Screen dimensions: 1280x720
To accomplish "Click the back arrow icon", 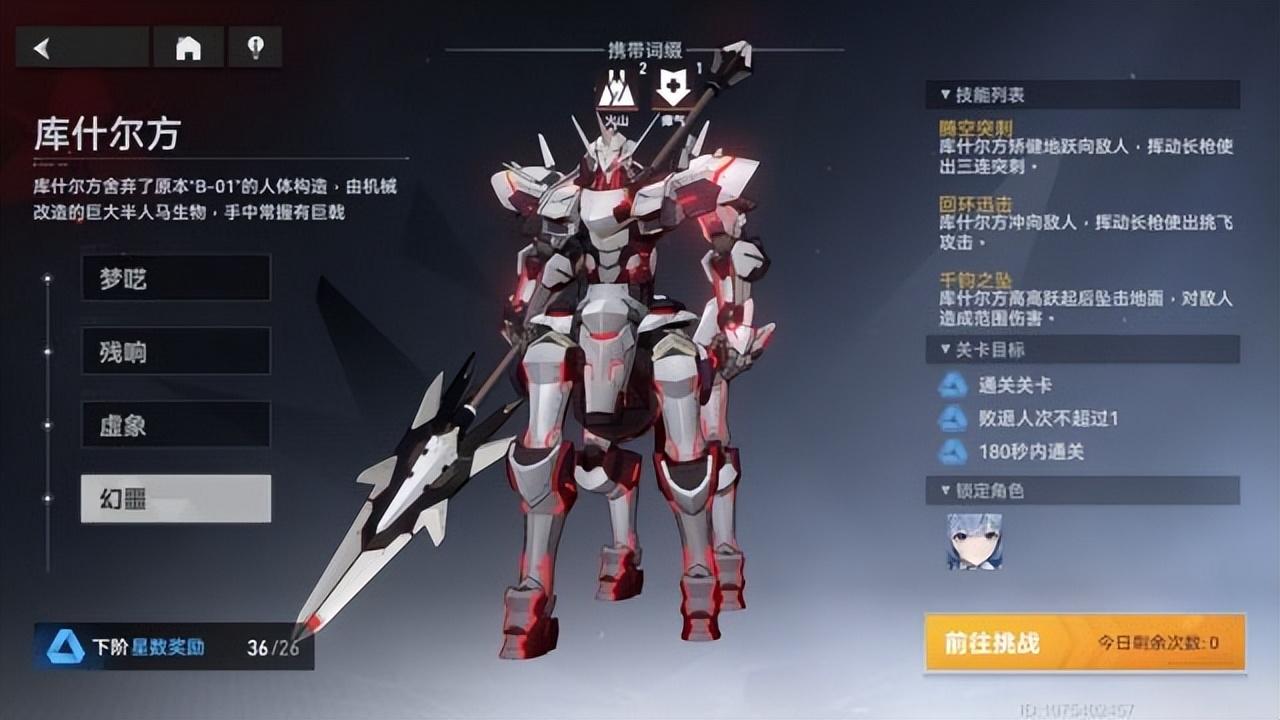I will coord(40,48).
